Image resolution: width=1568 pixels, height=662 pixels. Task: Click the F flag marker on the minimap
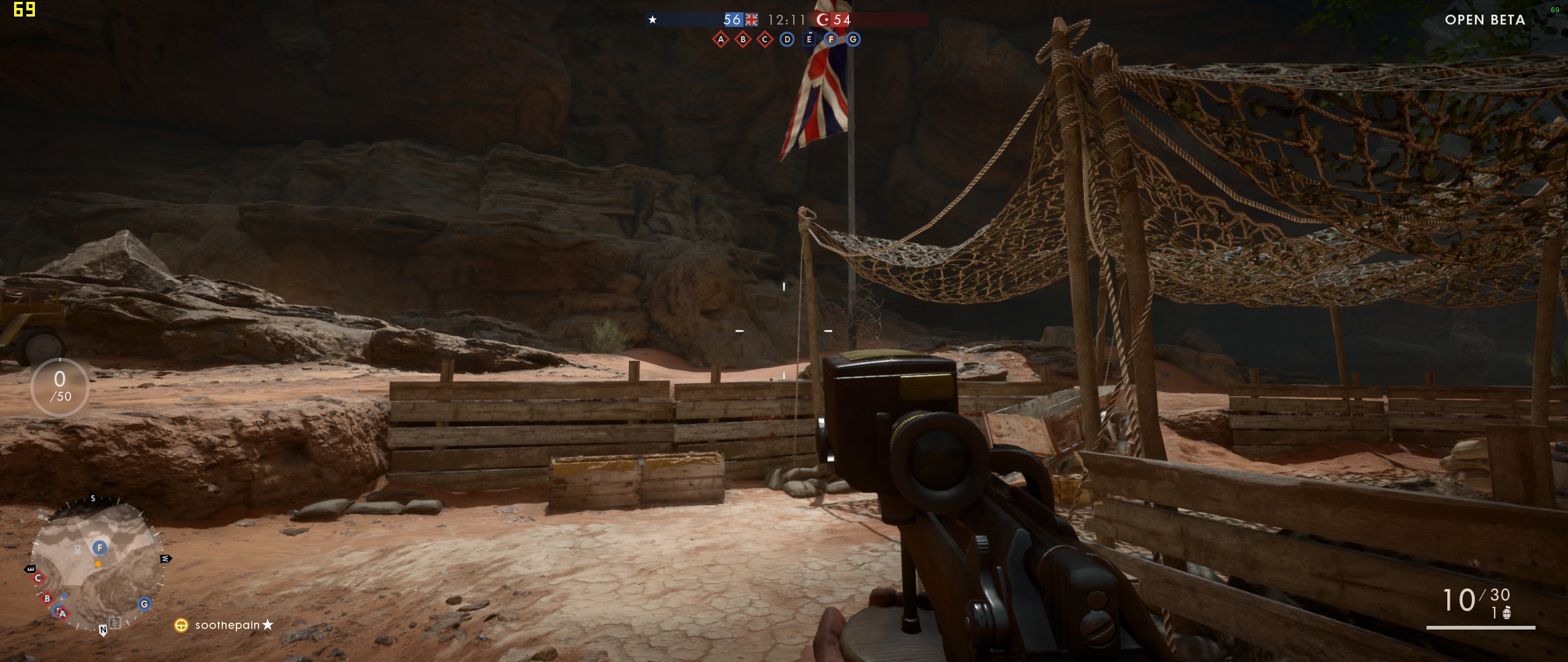pos(100,547)
